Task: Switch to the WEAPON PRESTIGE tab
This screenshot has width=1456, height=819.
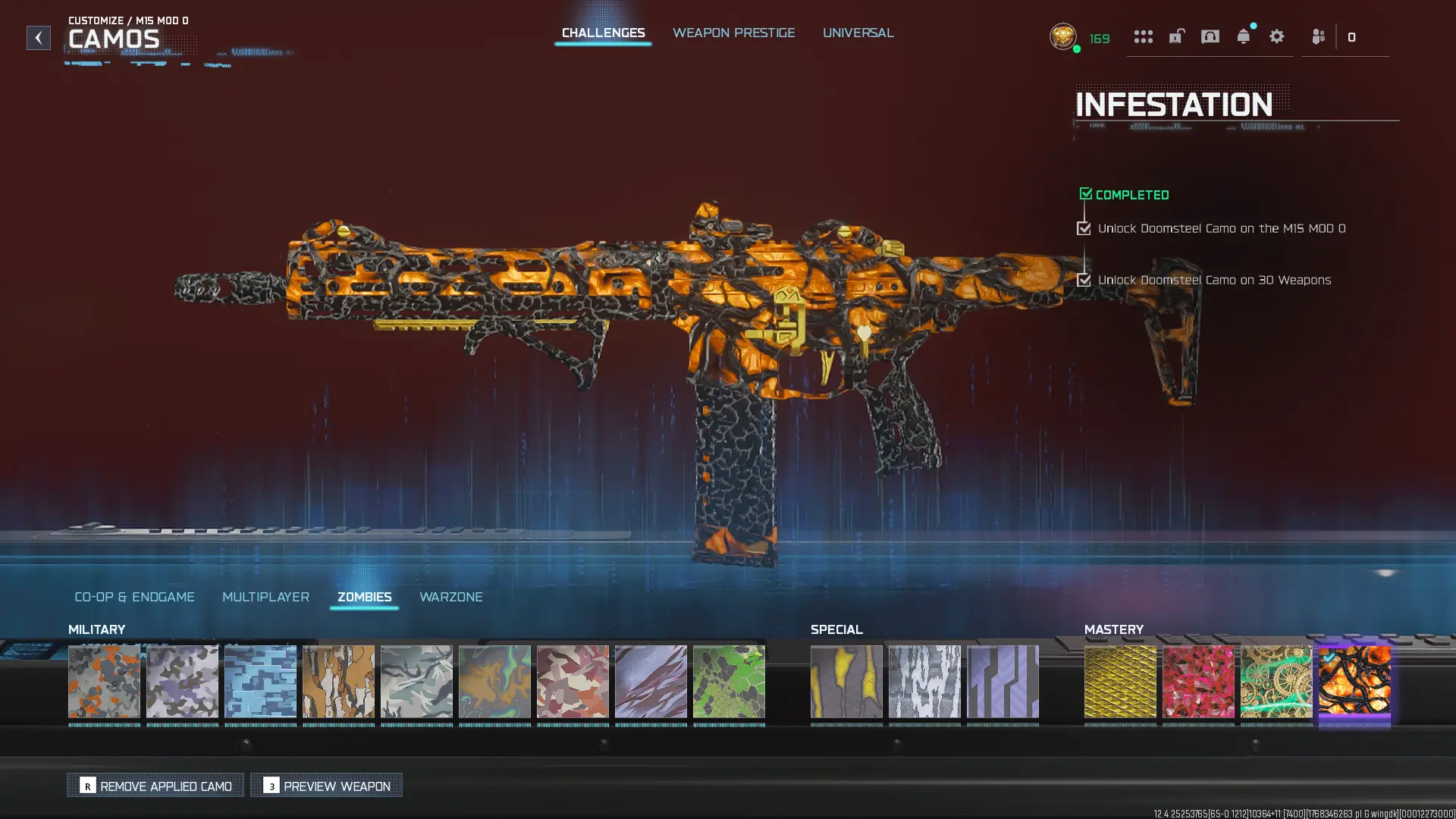Action: pos(733,33)
